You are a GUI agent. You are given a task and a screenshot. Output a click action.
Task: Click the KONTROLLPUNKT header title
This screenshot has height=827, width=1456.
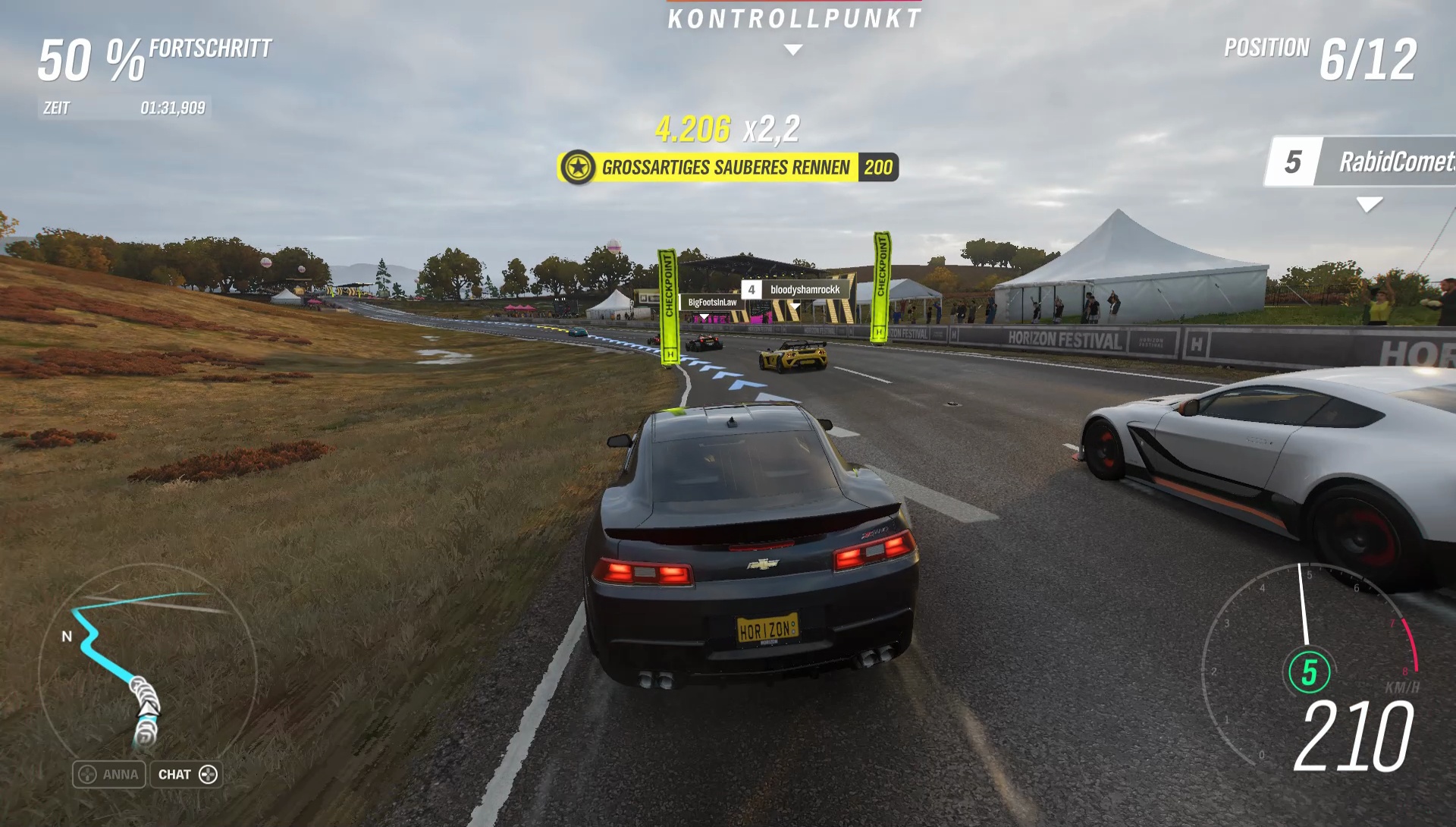click(793, 18)
